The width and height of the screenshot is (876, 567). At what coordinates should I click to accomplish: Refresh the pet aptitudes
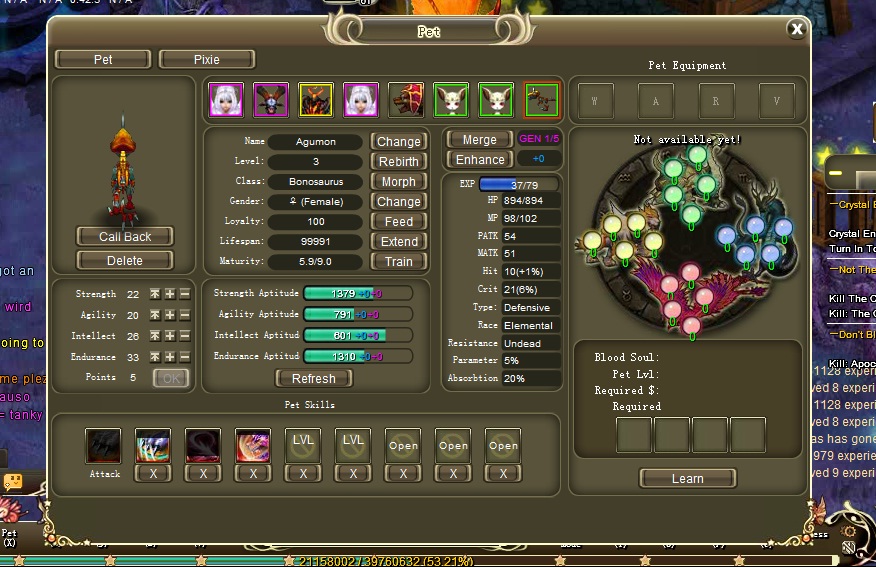(313, 379)
